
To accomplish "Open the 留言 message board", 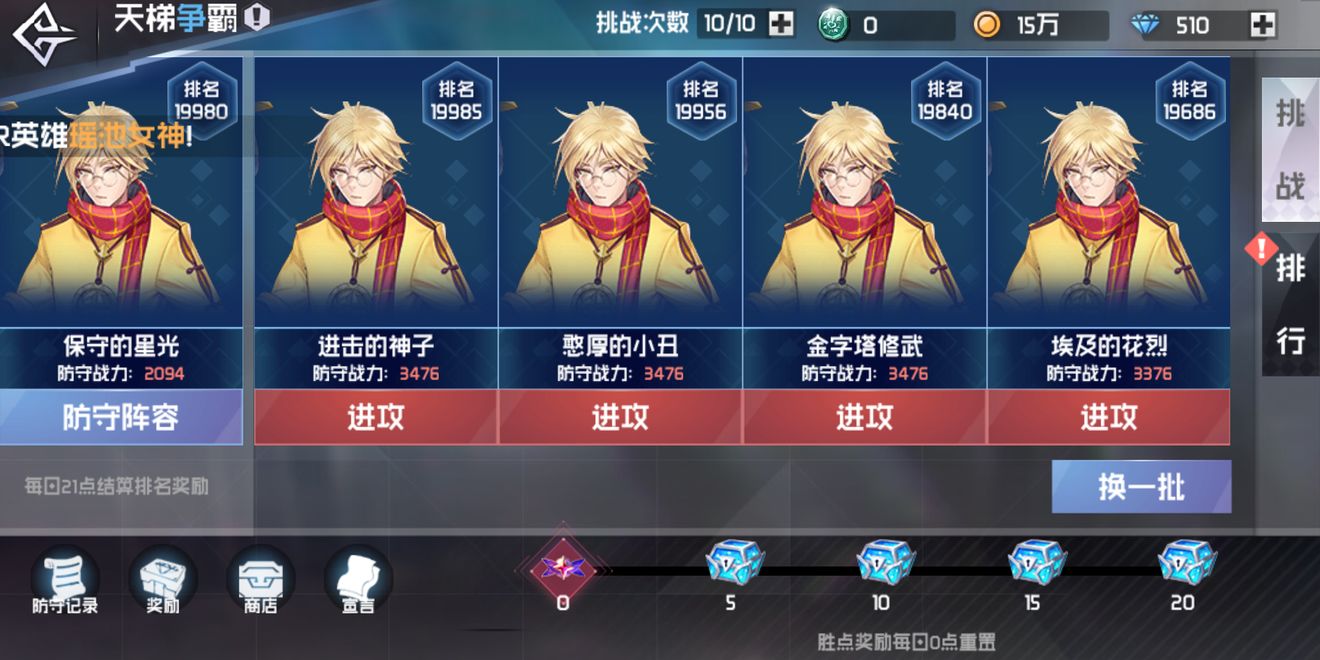I will [358, 580].
